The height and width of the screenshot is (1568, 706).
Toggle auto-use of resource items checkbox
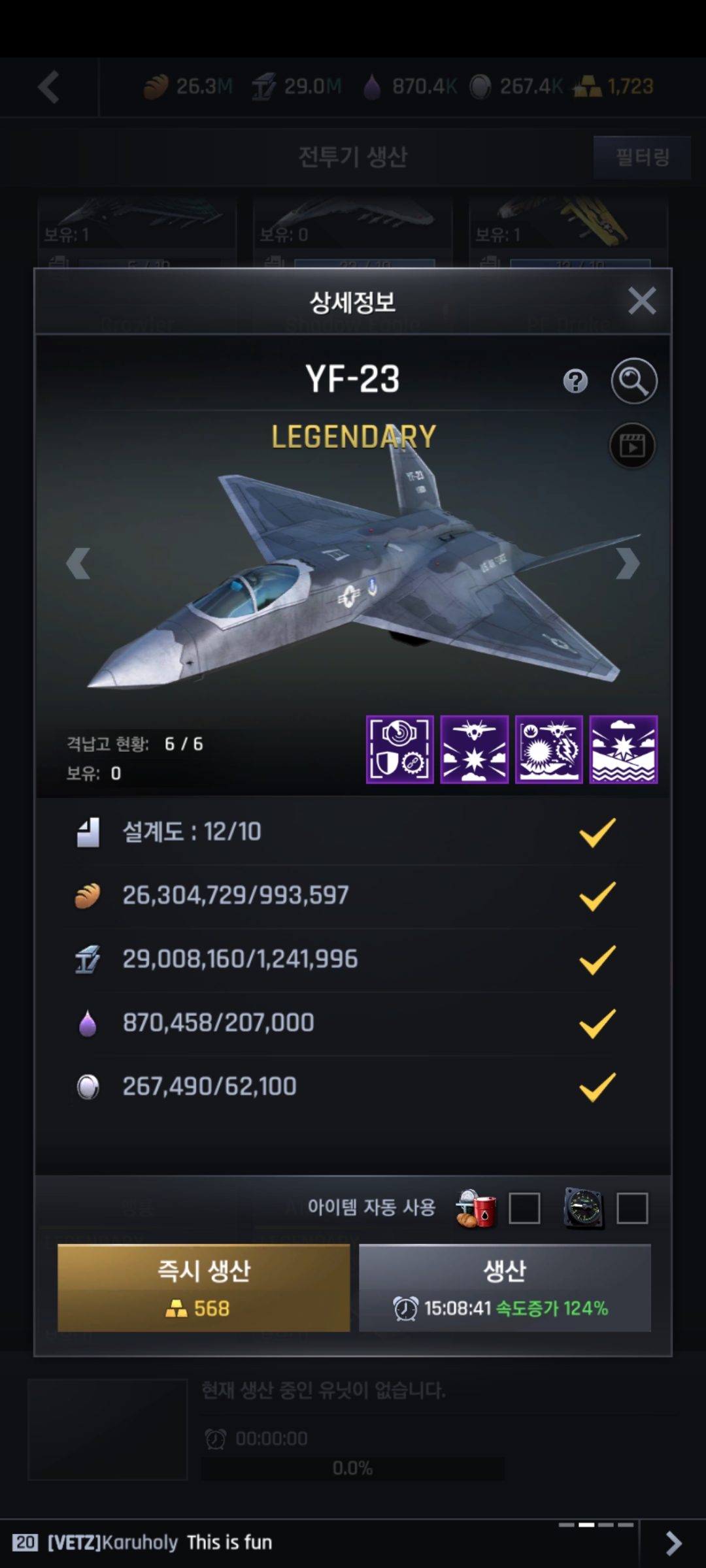524,1208
